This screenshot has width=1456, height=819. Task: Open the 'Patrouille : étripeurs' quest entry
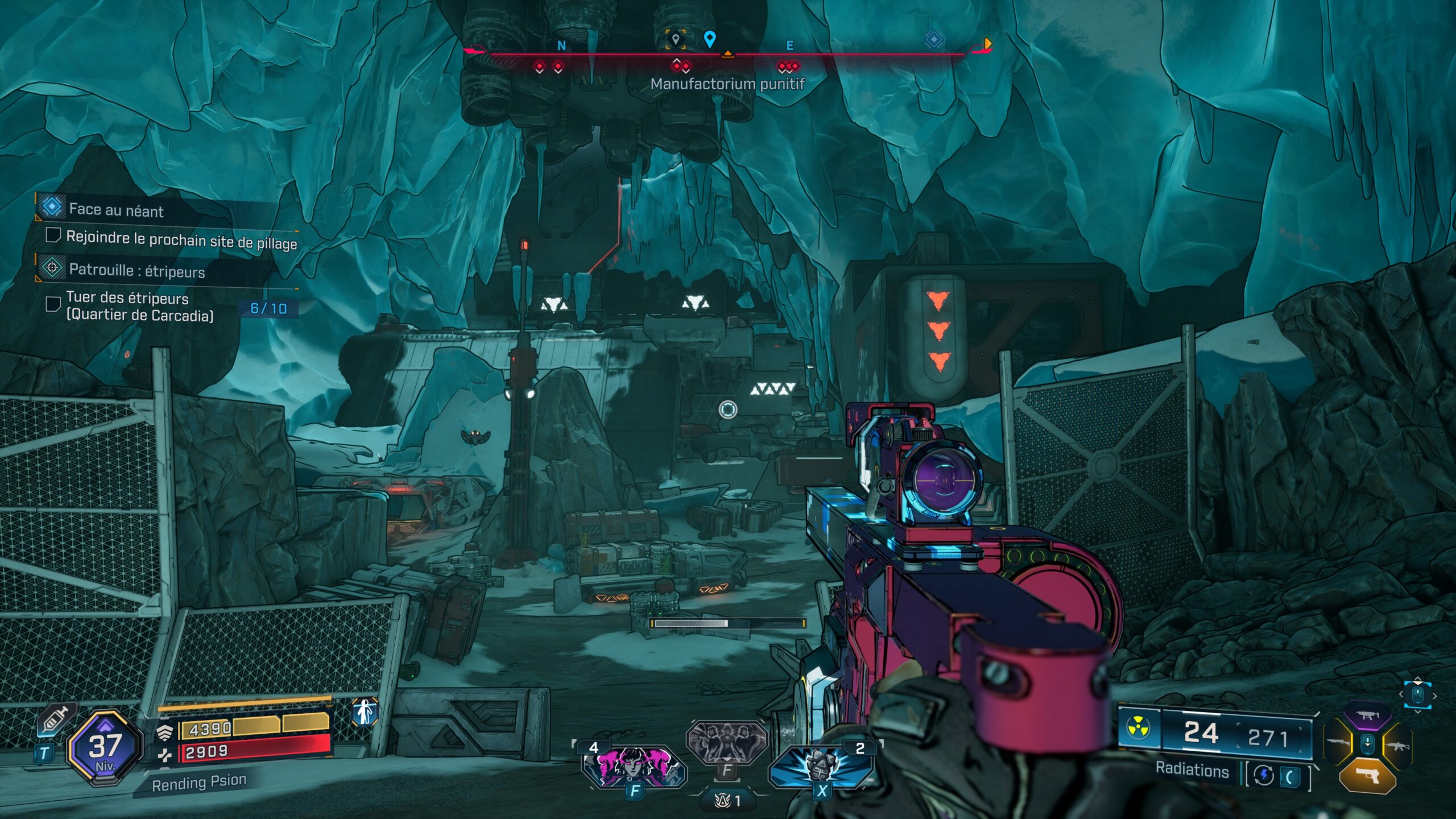click(136, 270)
